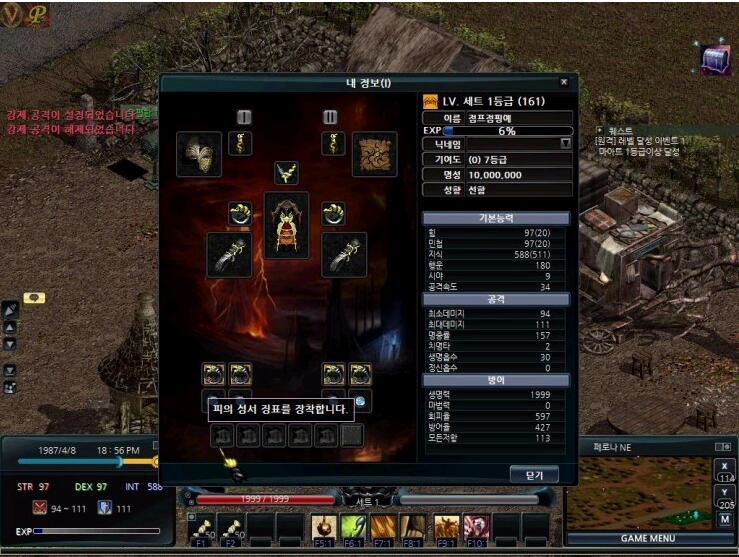Screen dimensions: 739x557
Task: Expand the 퀘스트 quest tracker
Action: click(600, 130)
